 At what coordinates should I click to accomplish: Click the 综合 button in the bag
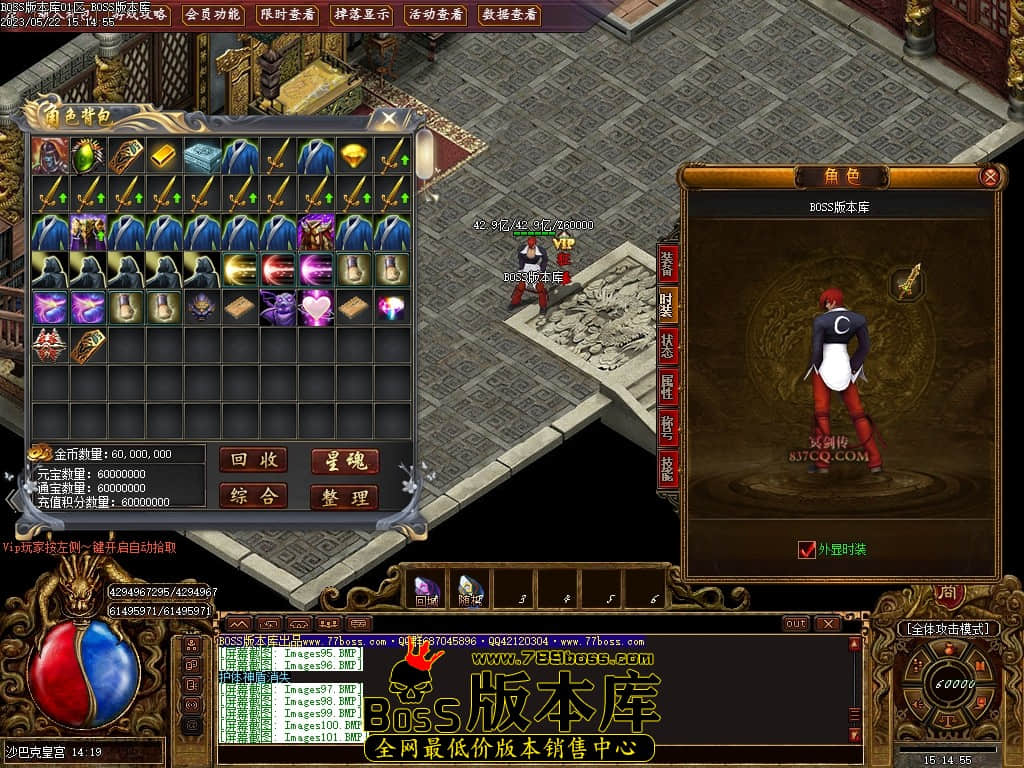coord(253,496)
